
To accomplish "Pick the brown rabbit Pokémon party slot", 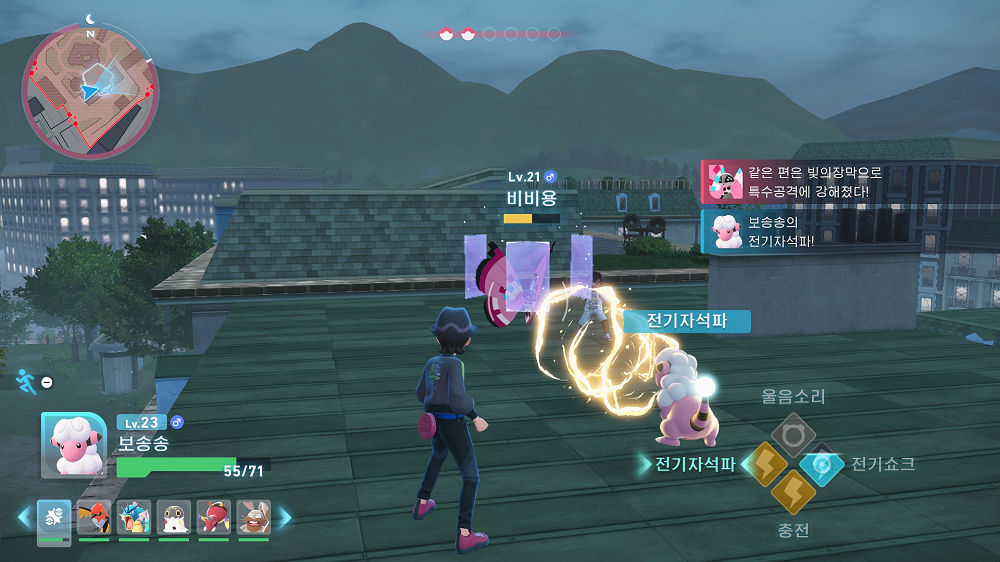I will (253, 517).
